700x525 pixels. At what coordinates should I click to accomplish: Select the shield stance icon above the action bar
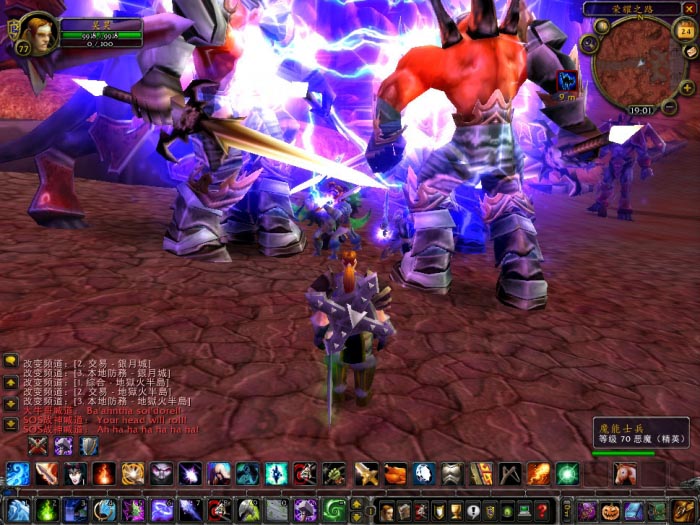pos(89,446)
